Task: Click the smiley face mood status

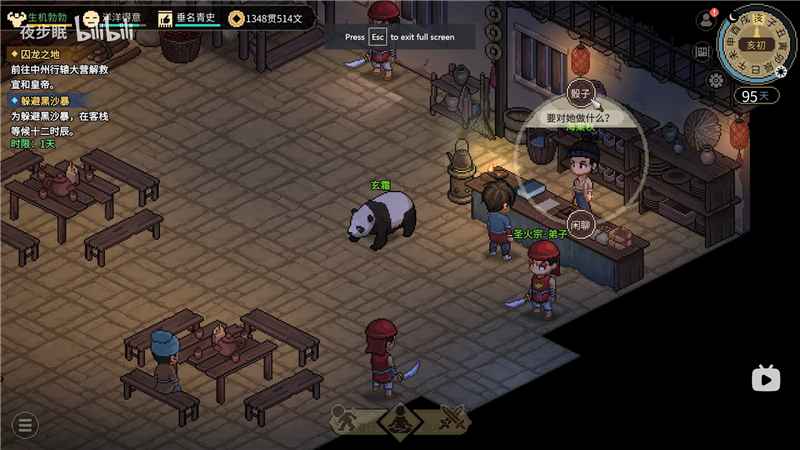Action: point(91,18)
